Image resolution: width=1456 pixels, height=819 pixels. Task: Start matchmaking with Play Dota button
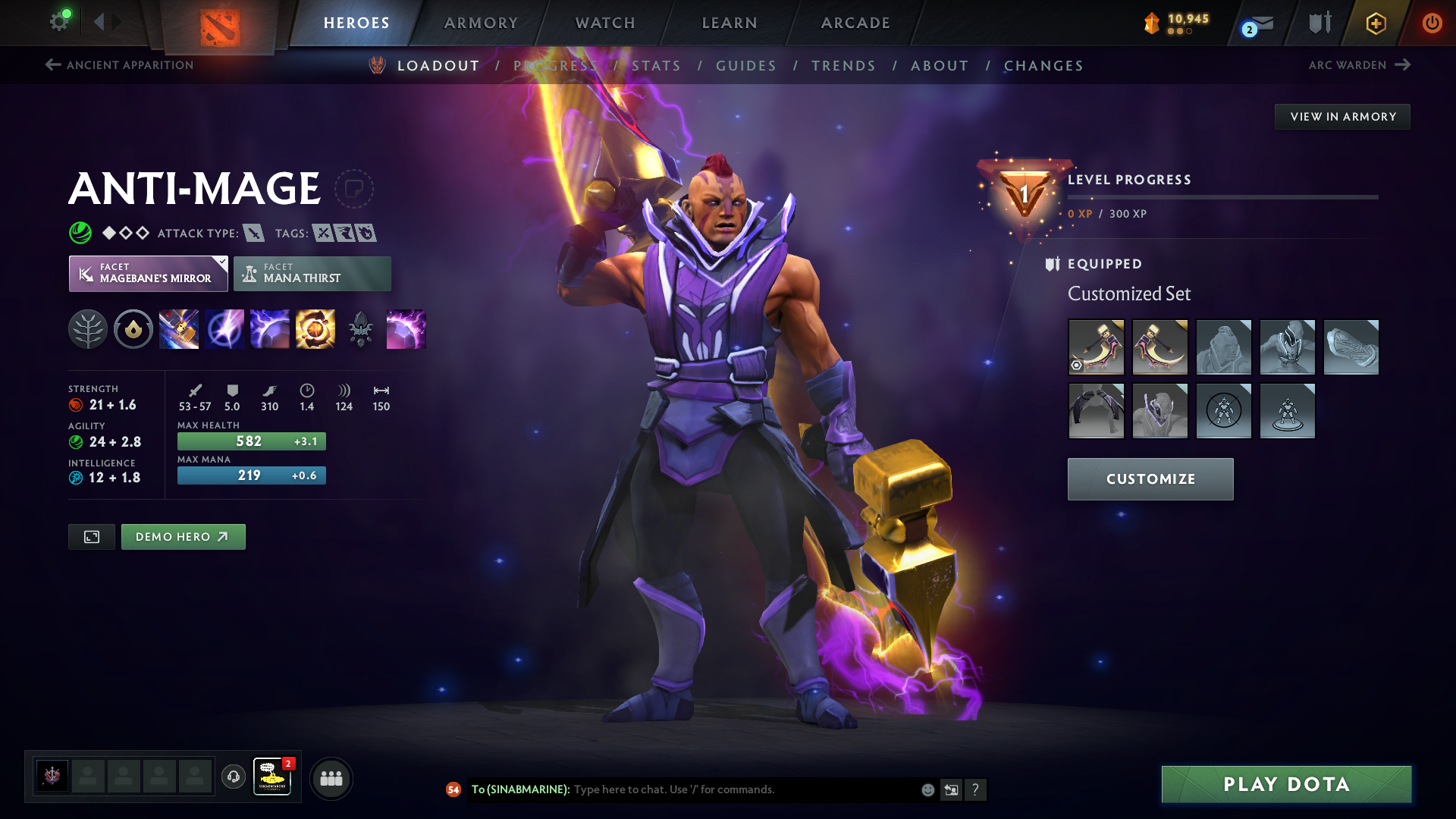point(1286,784)
